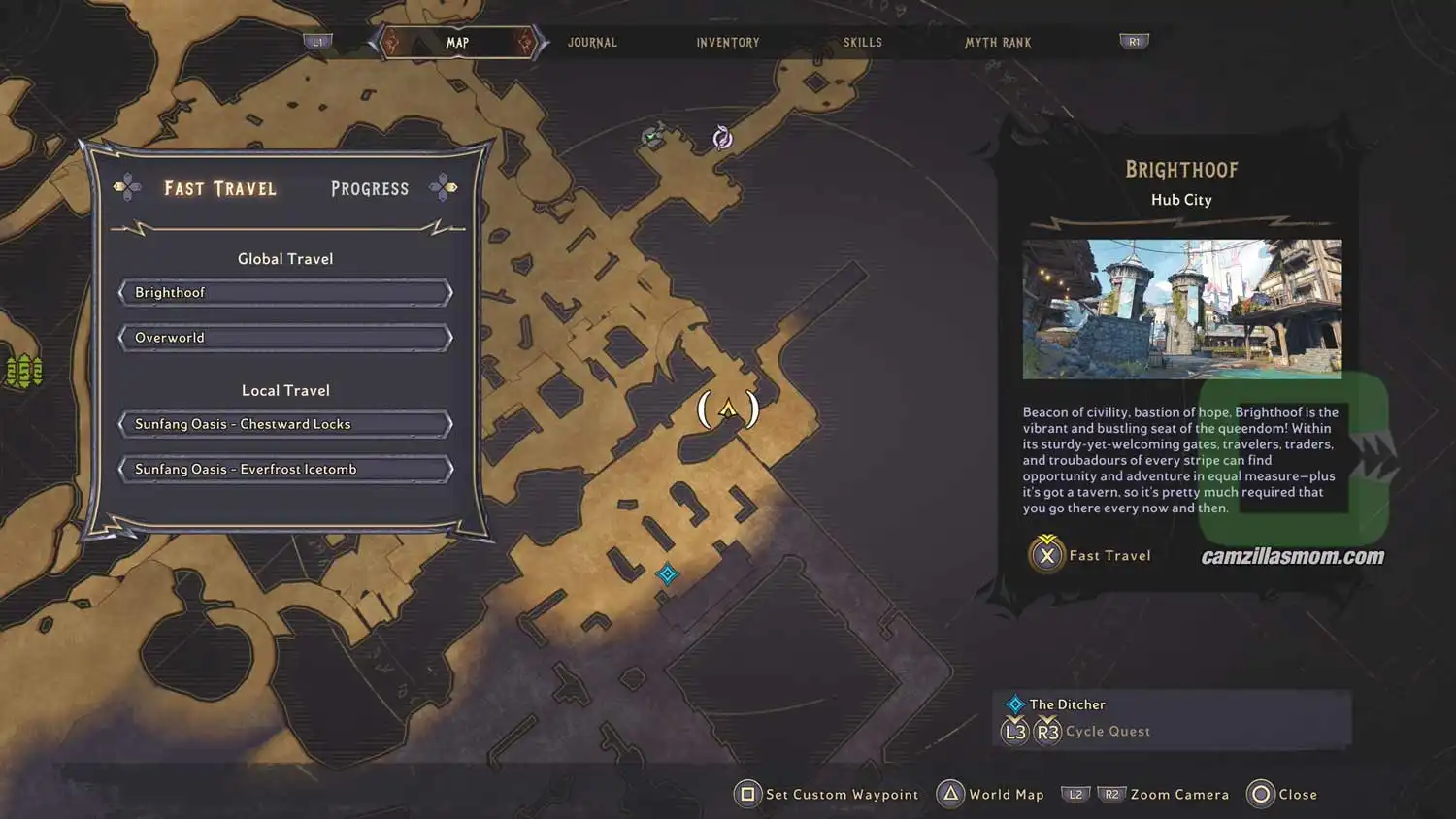The width and height of the screenshot is (1456, 819).
Task: Choose Overworld fast travel destination
Action: tap(285, 338)
